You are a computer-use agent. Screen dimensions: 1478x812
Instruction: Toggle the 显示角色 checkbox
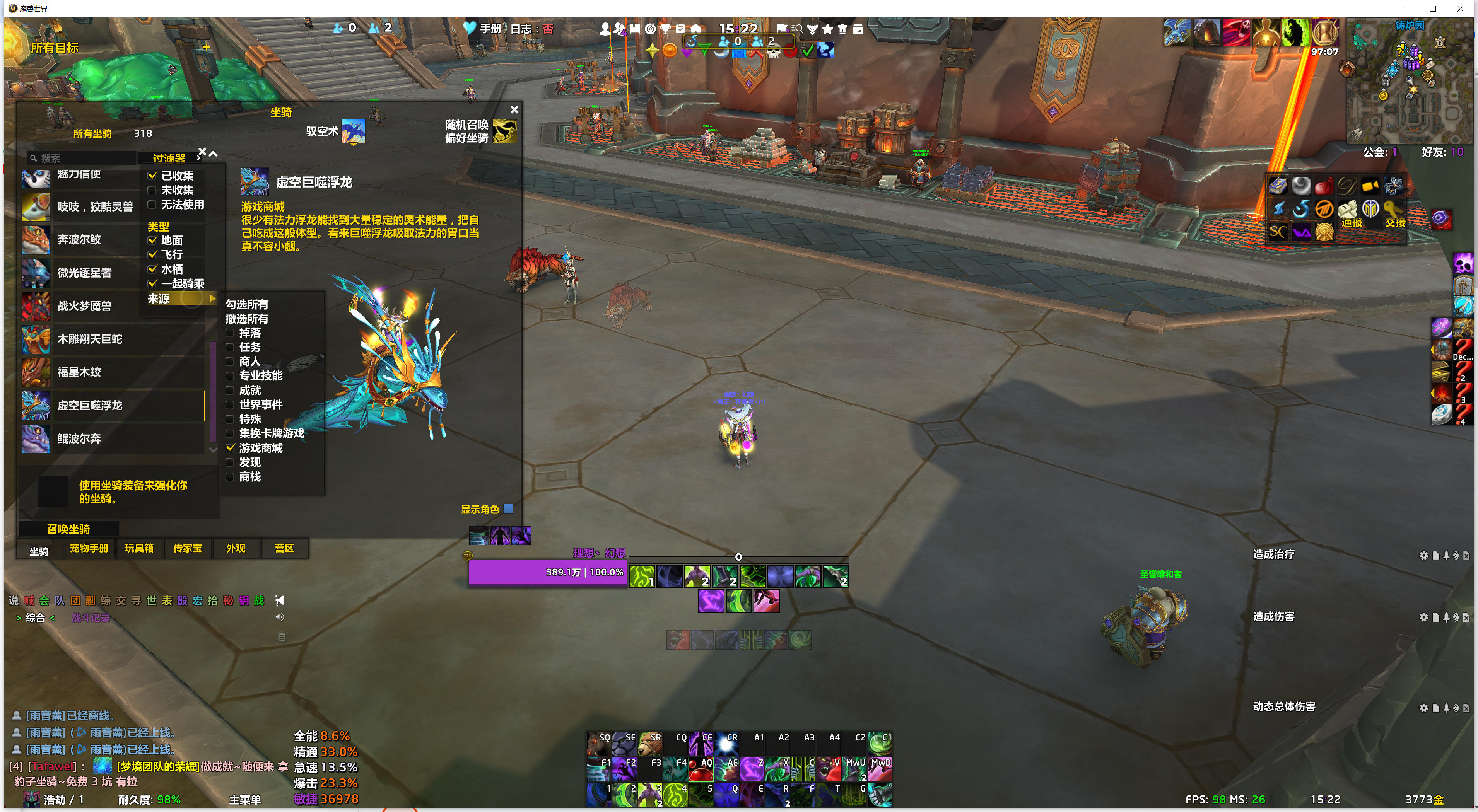[508, 508]
